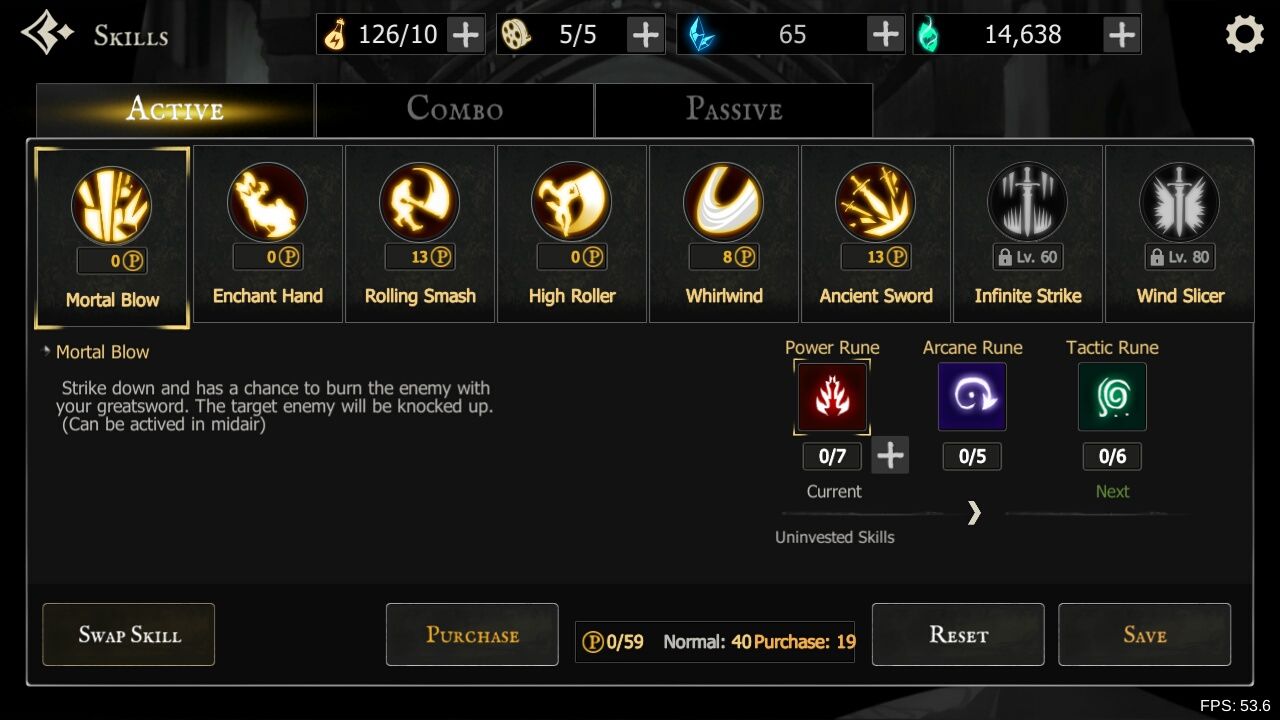Reset invested skill points

click(x=958, y=634)
